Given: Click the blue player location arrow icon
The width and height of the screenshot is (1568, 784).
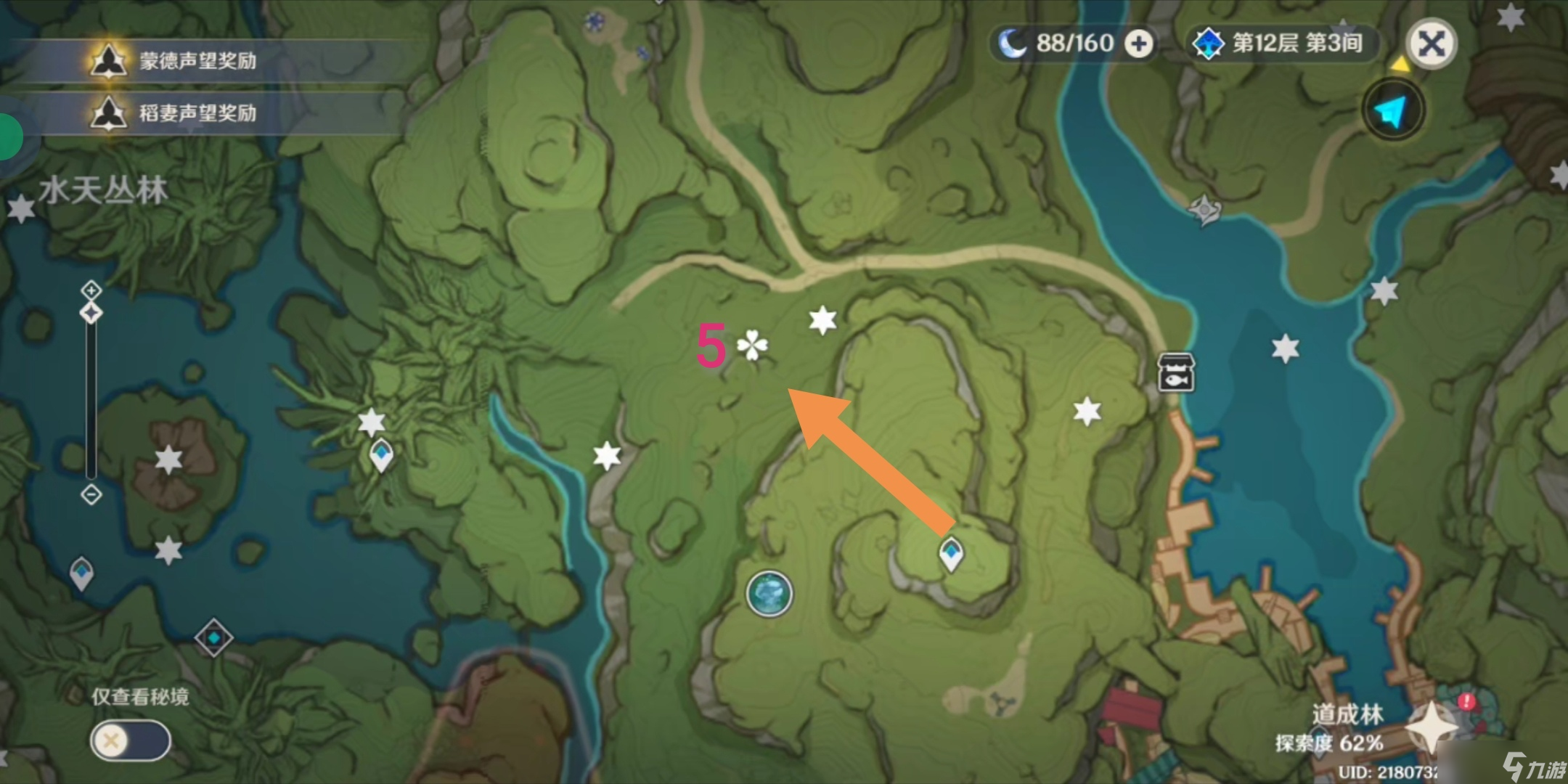Looking at the screenshot, I should point(1393,111).
